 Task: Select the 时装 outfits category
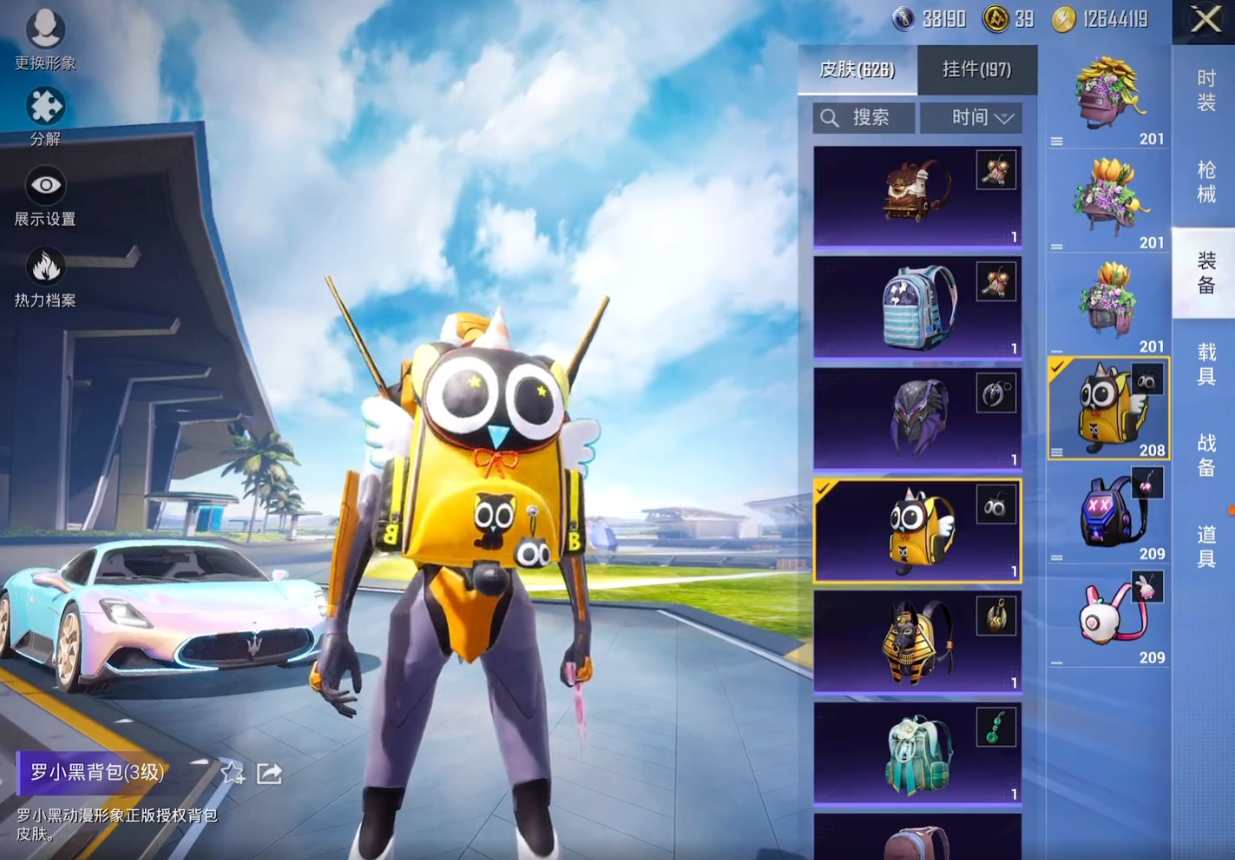(x=1206, y=90)
